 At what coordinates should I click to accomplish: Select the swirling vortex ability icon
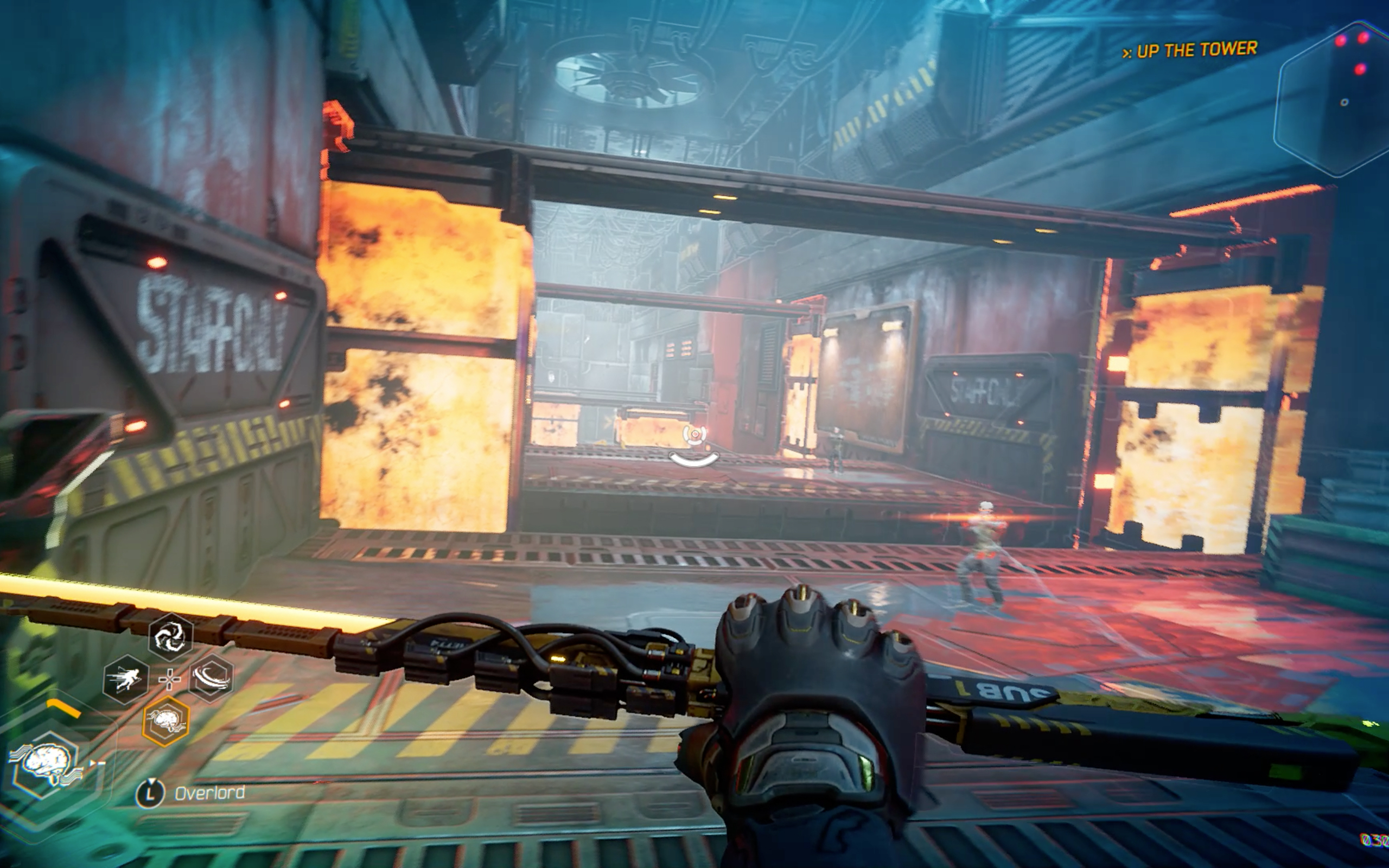click(x=170, y=636)
